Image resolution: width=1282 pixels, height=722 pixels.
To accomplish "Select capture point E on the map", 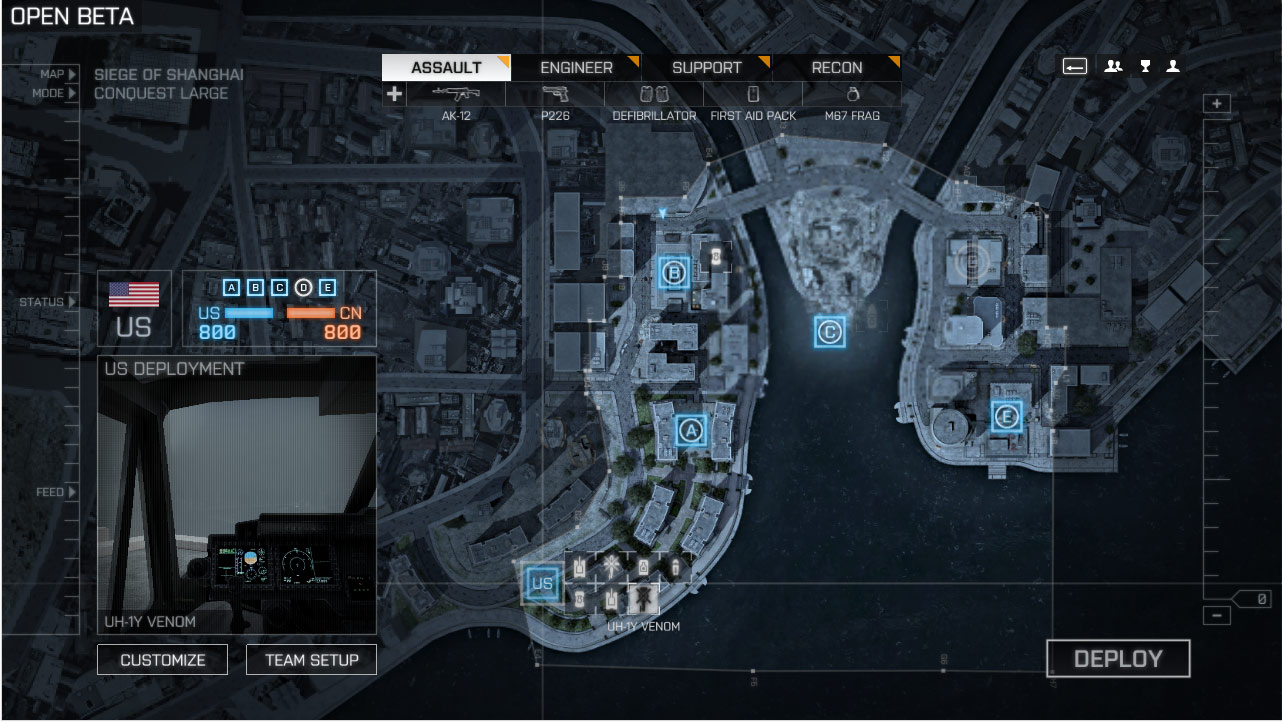I will (x=1006, y=416).
